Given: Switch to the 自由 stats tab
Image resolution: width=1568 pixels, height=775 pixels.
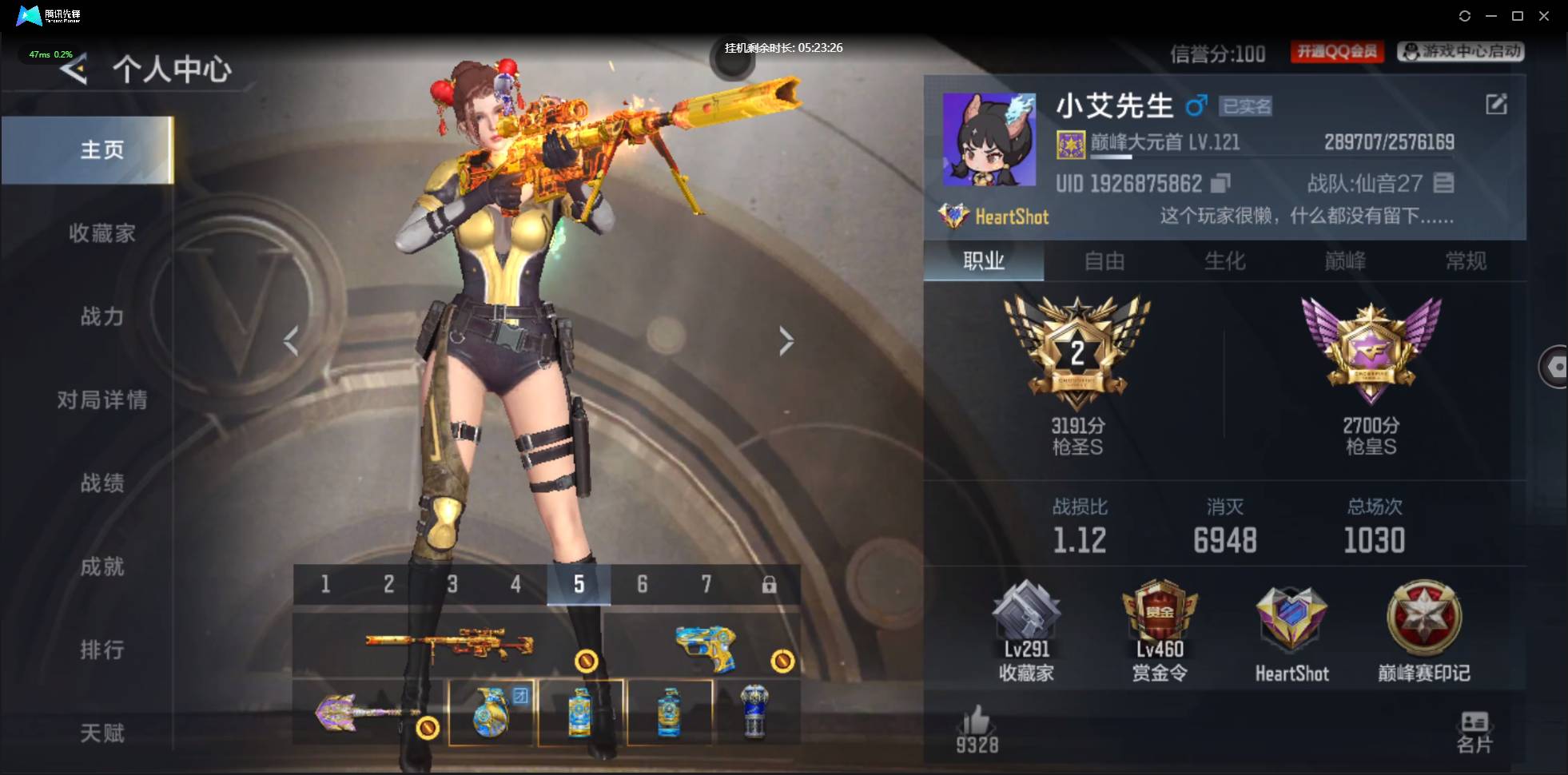Looking at the screenshot, I should [1105, 261].
